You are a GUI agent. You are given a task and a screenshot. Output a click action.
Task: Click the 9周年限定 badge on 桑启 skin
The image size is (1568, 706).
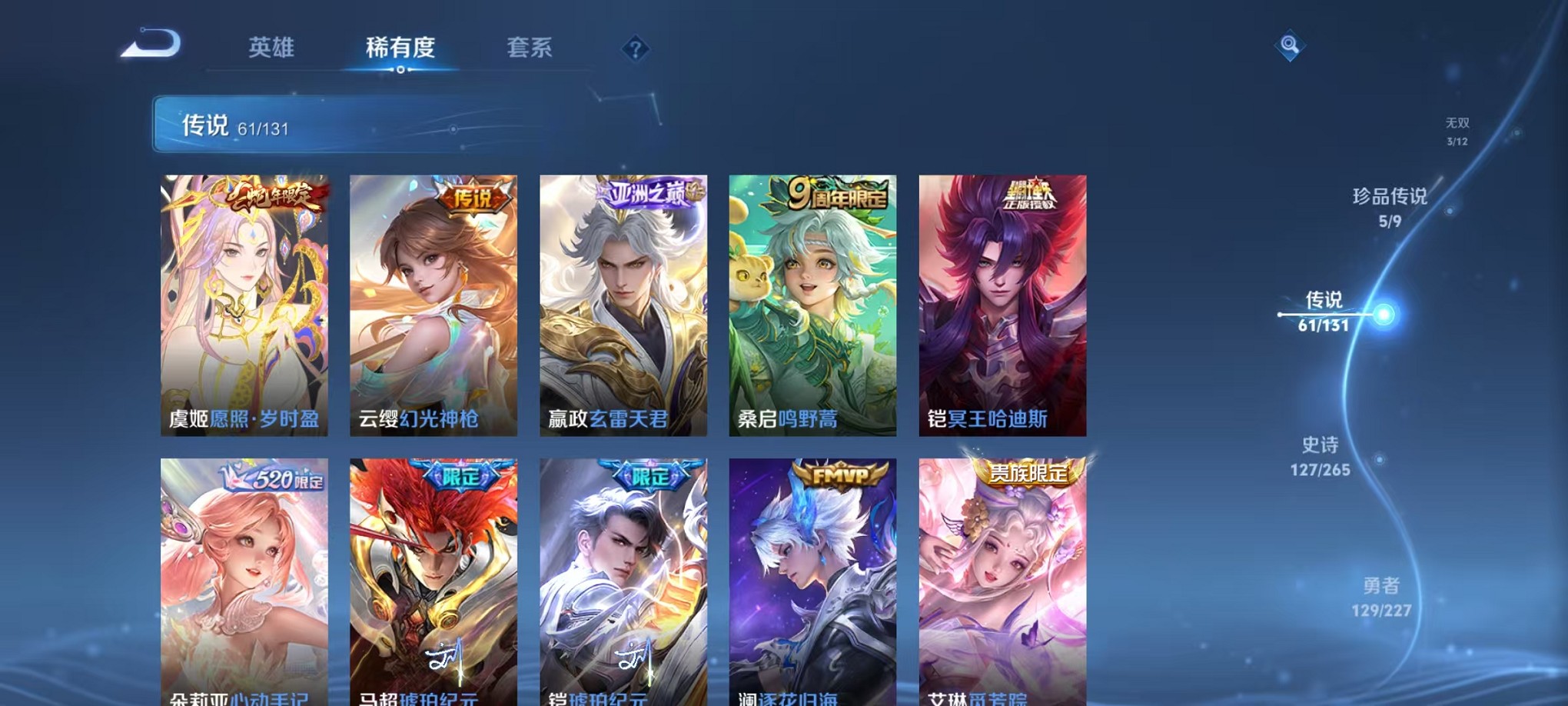click(836, 195)
